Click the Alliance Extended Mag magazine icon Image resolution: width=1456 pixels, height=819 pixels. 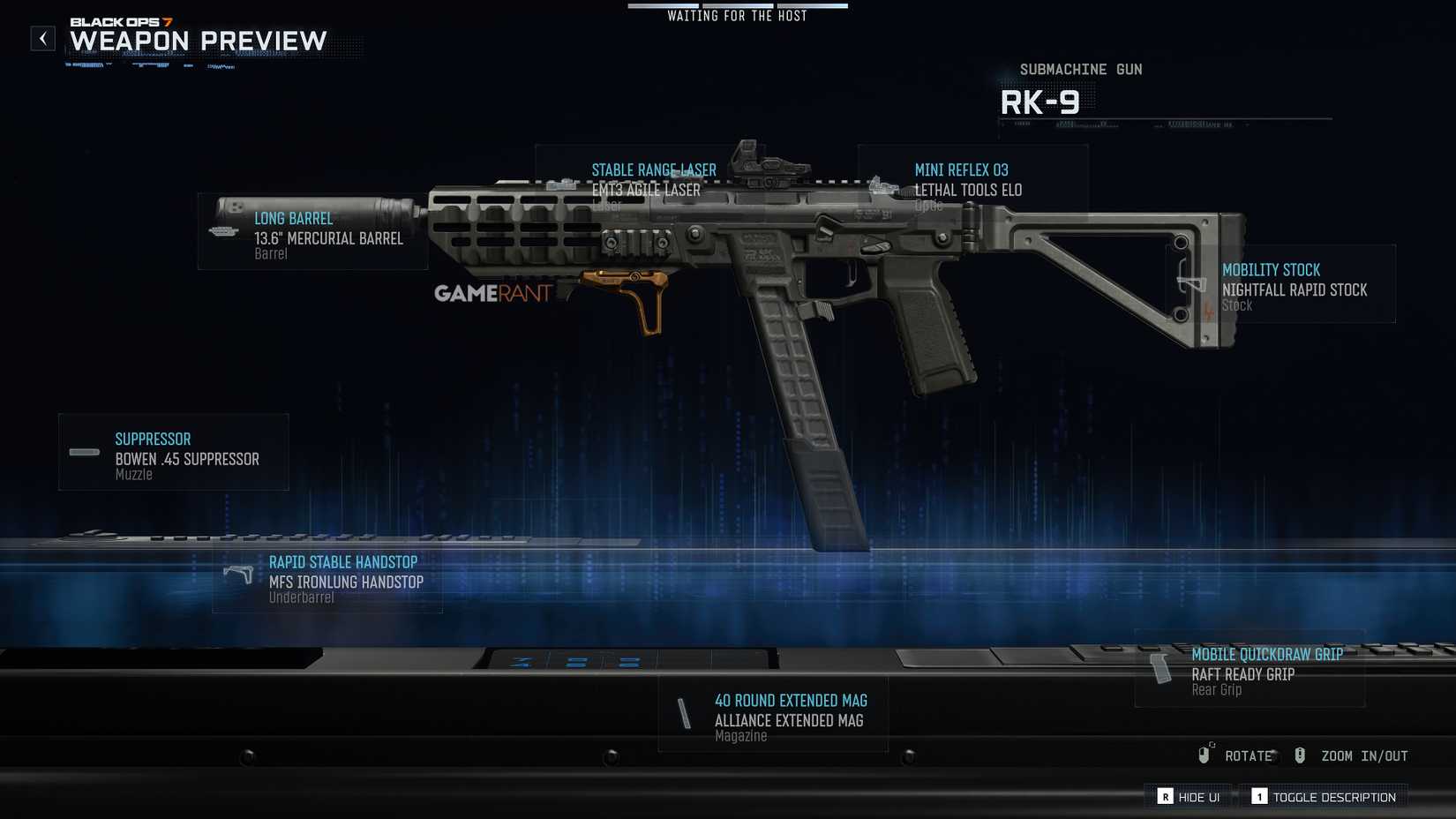click(687, 713)
